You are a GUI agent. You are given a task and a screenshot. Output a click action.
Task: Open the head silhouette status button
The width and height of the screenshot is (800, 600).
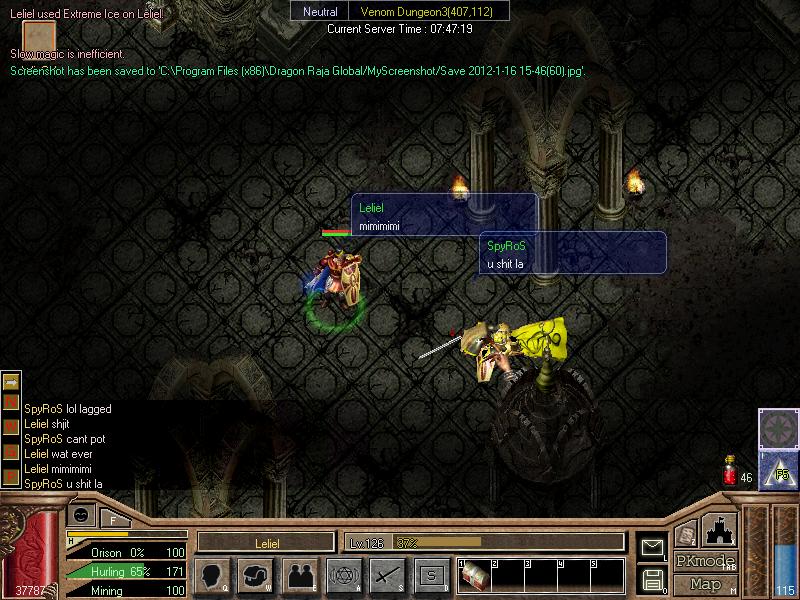(212, 576)
